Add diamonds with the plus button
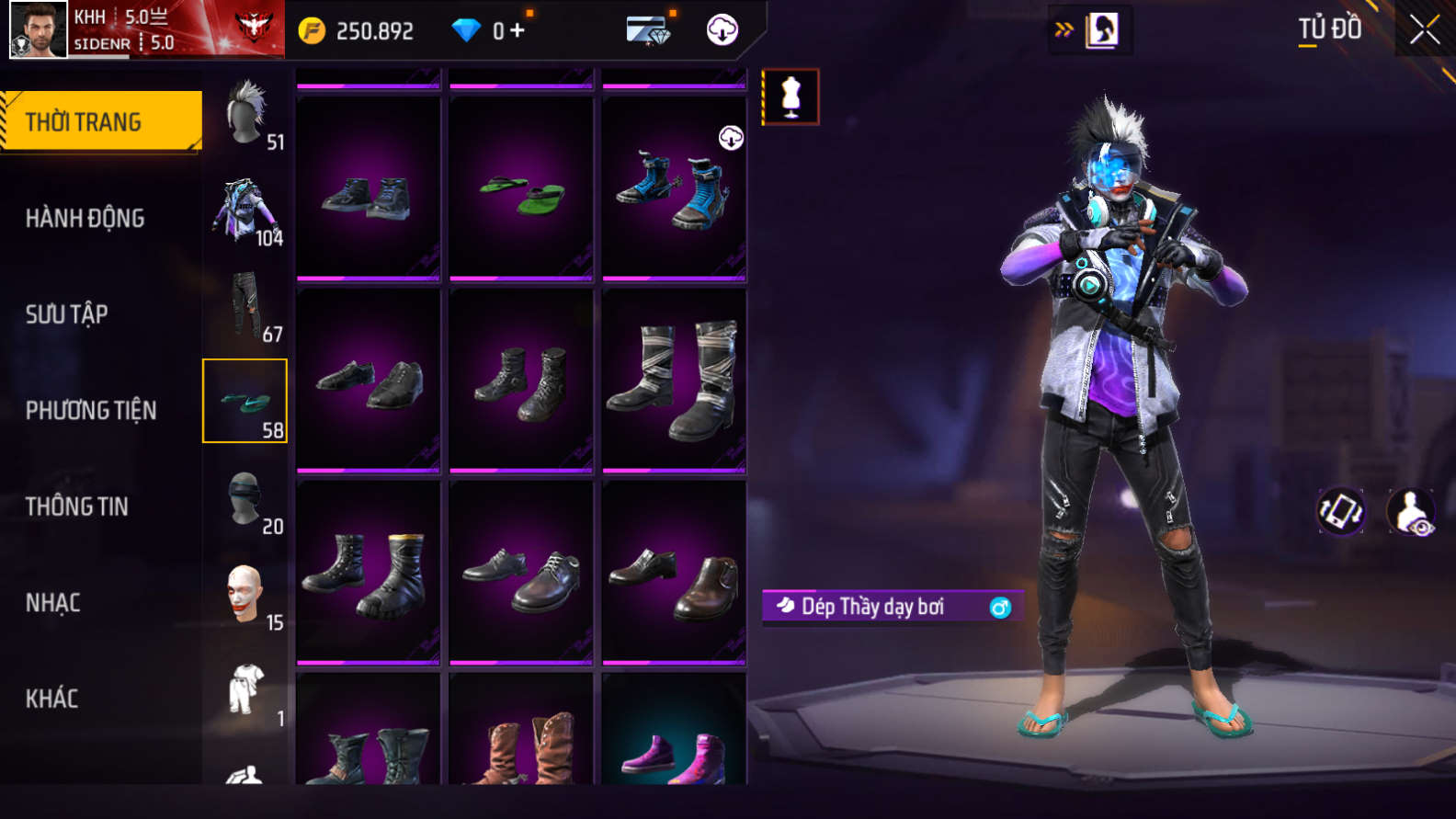 pos(518,30)
